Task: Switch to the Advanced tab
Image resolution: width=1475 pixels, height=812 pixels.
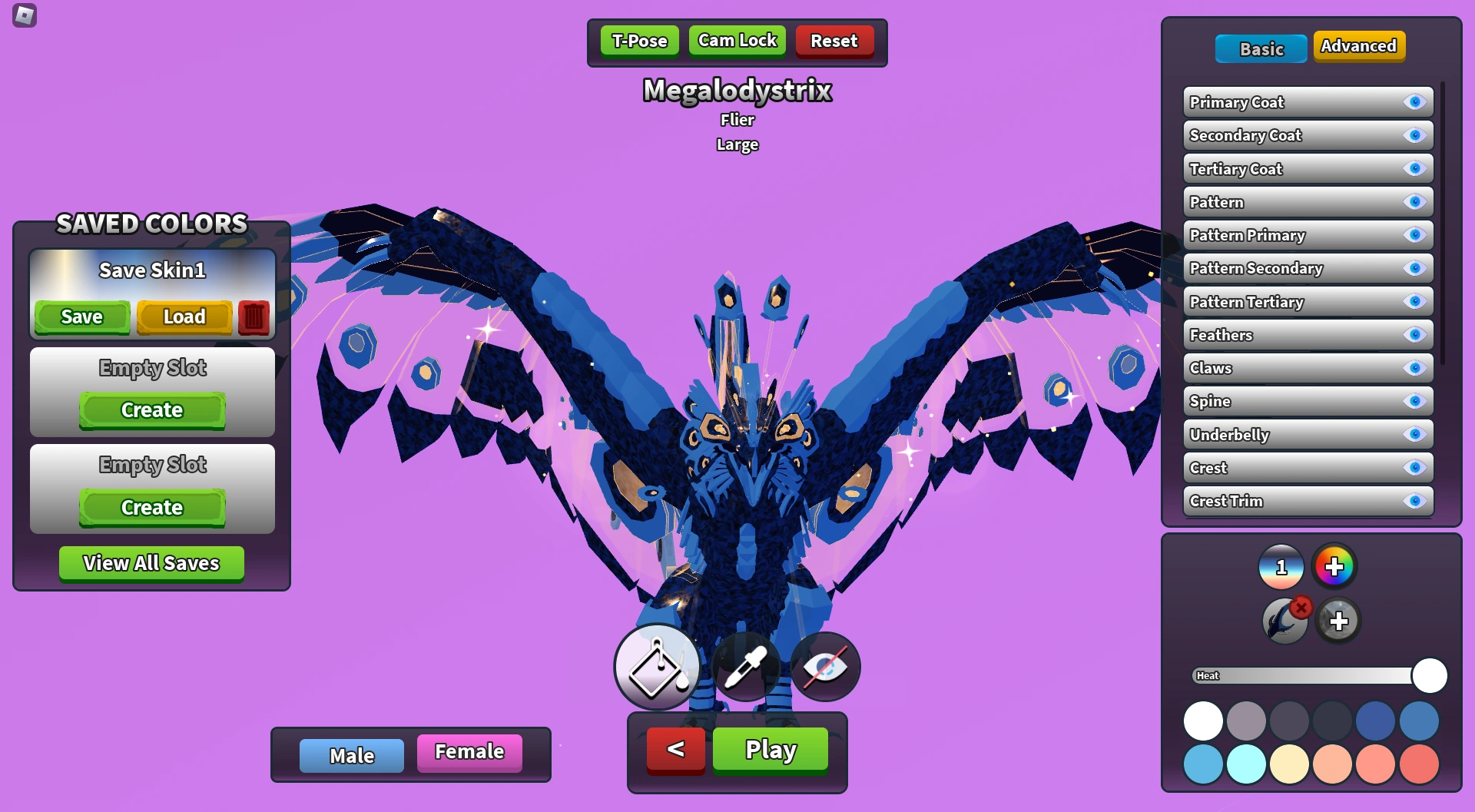Action: pos(1360,46)
